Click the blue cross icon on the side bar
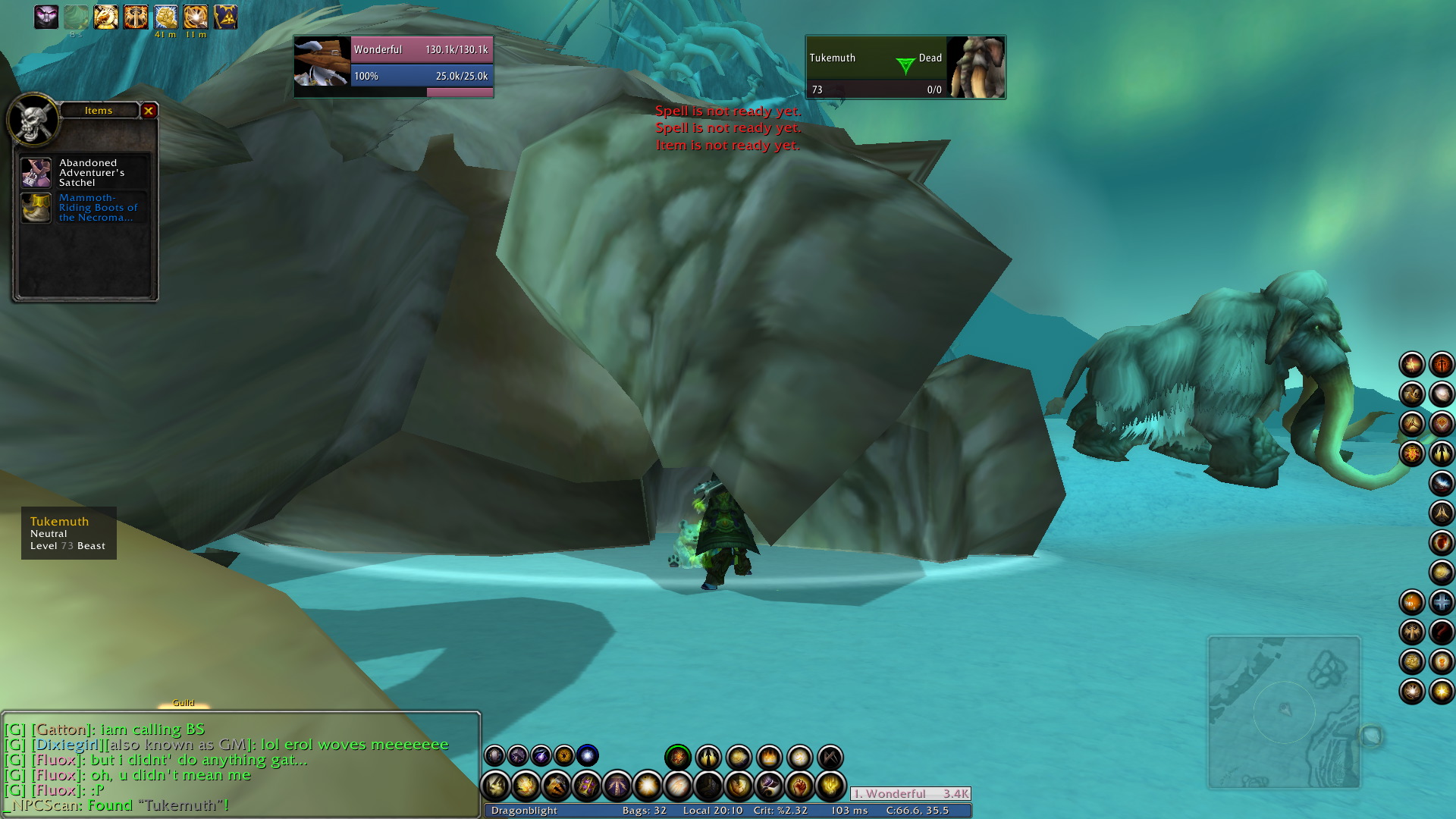 [x=1441, y=602]
